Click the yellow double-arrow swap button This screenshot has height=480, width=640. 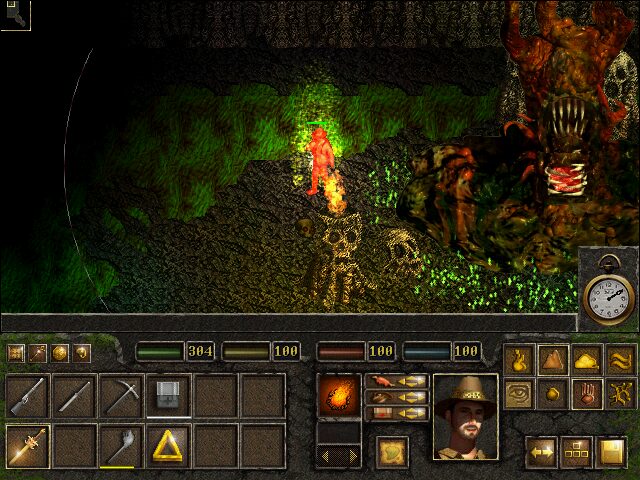pyautogui.click(x=543, y=453)
